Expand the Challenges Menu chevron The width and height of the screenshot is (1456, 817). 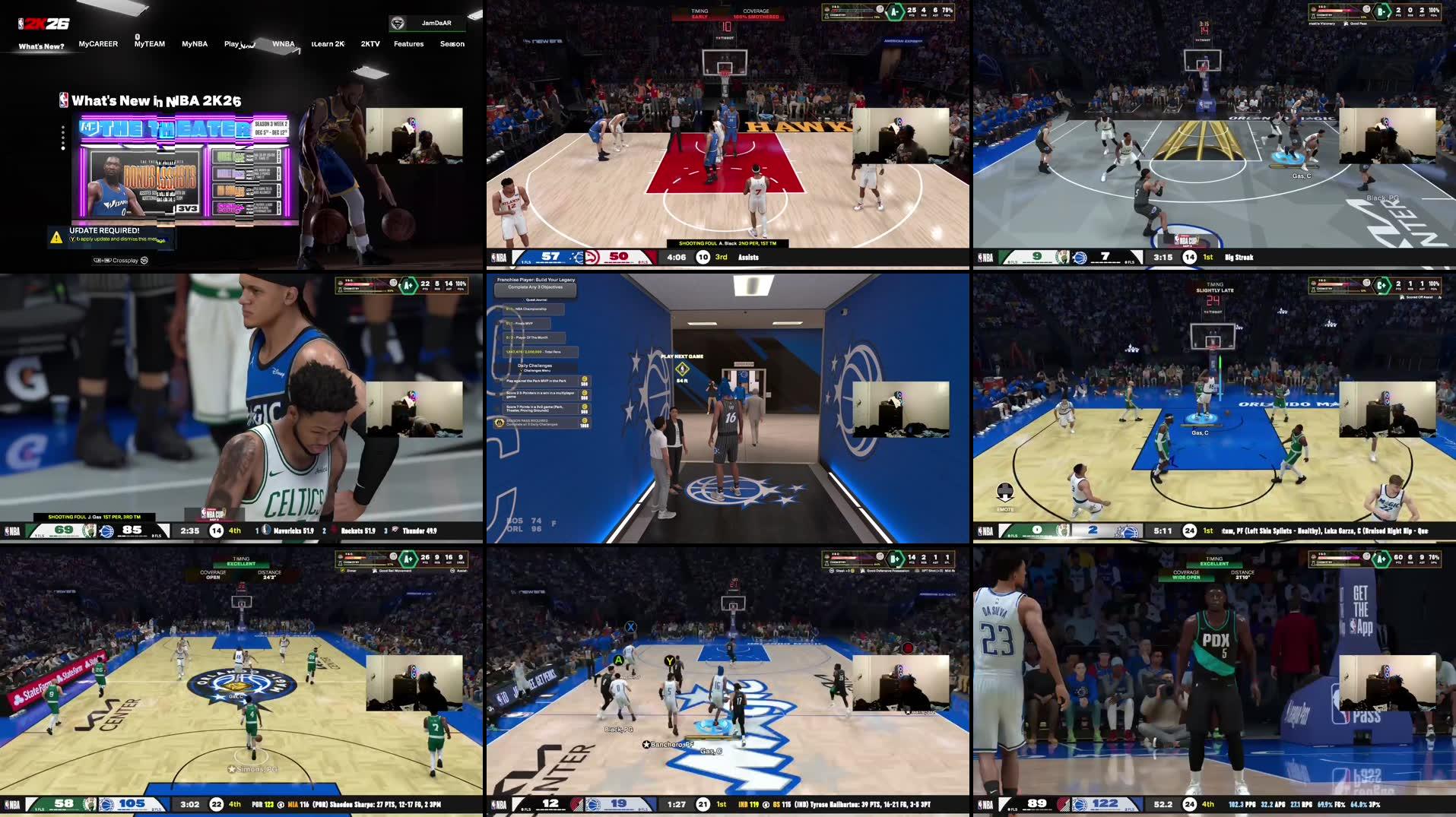point(521,371)
